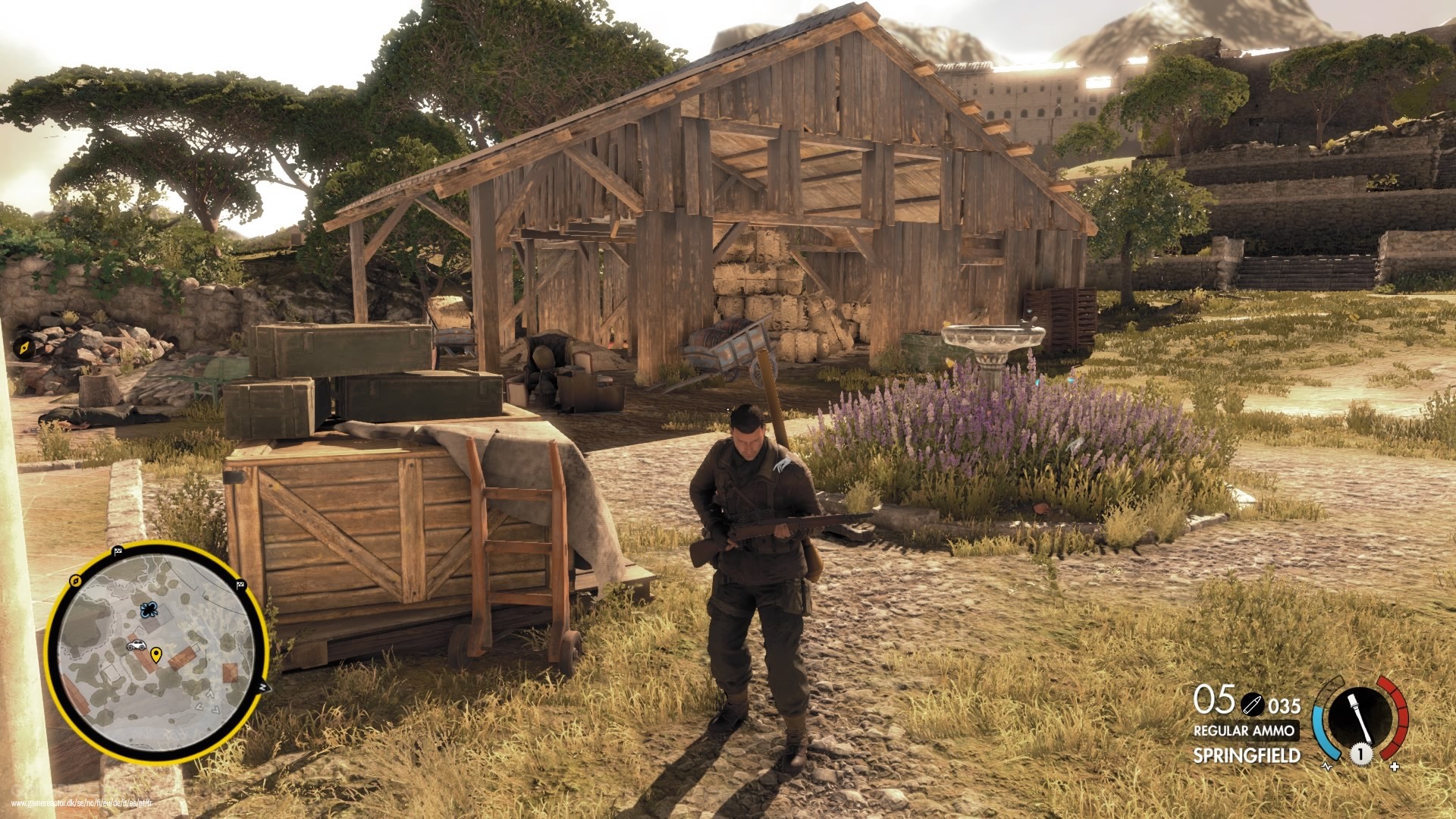
Task: Click the white vehicle icon on the minimap
Action: (136, 645)
